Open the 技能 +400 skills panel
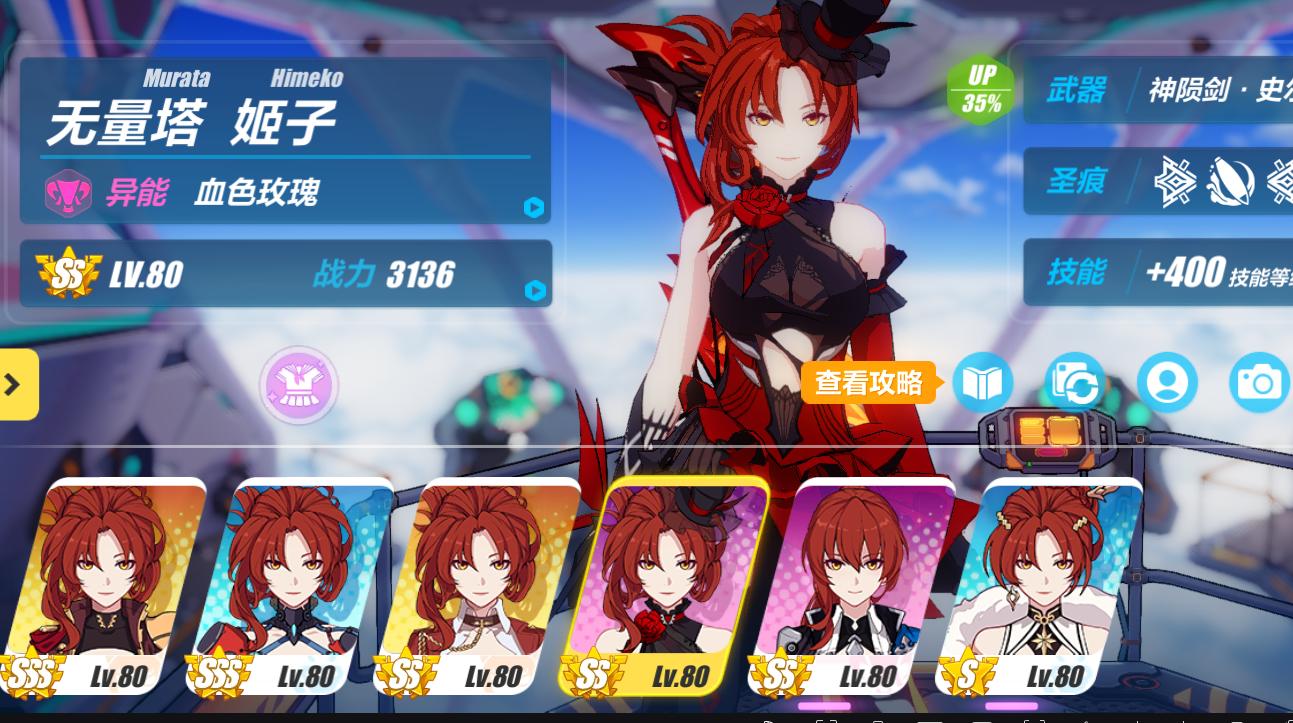Screen dimensions: 1293x723 point(1160,272)
